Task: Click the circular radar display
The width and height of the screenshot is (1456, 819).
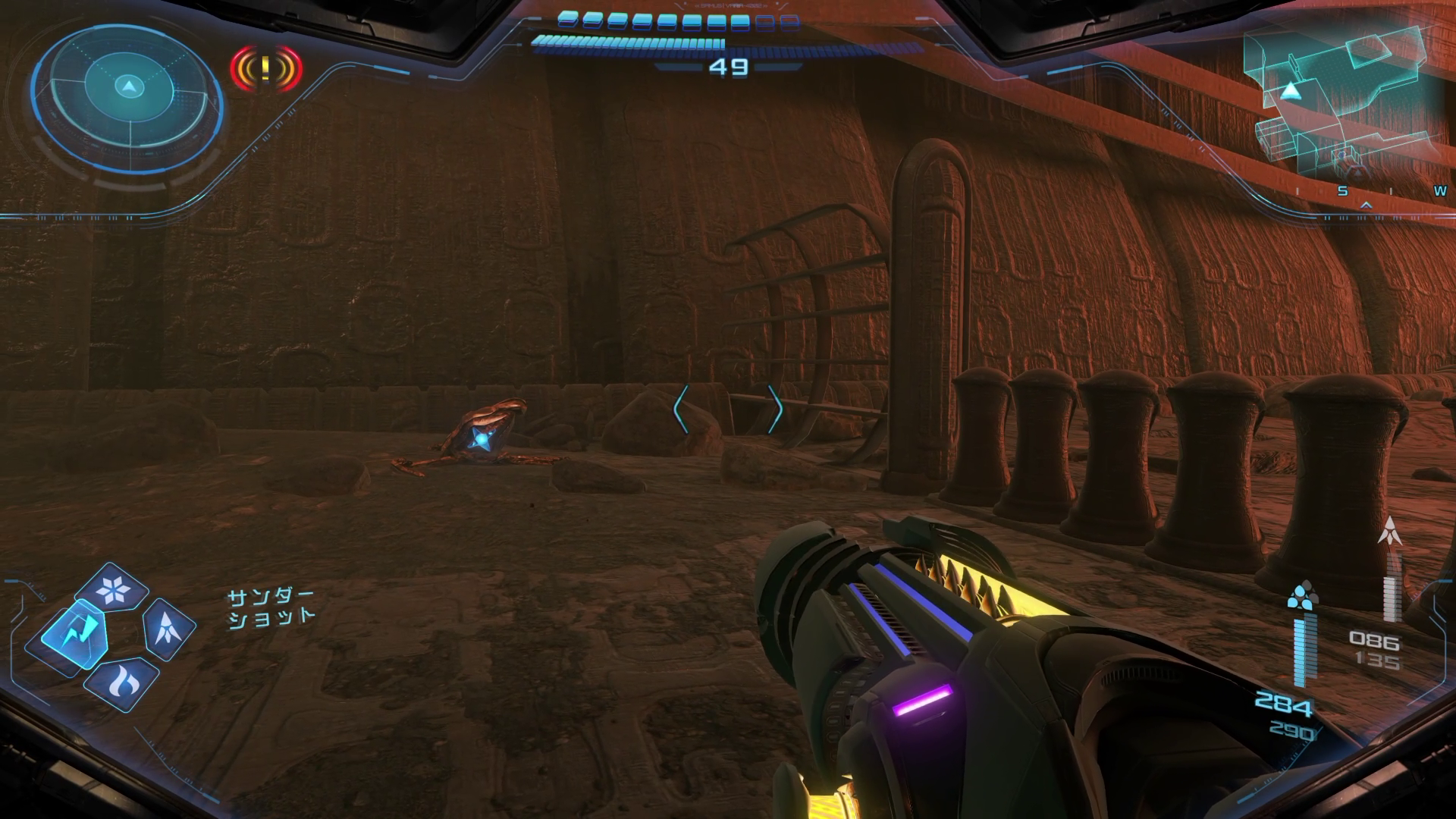Action: click(129, 91)
